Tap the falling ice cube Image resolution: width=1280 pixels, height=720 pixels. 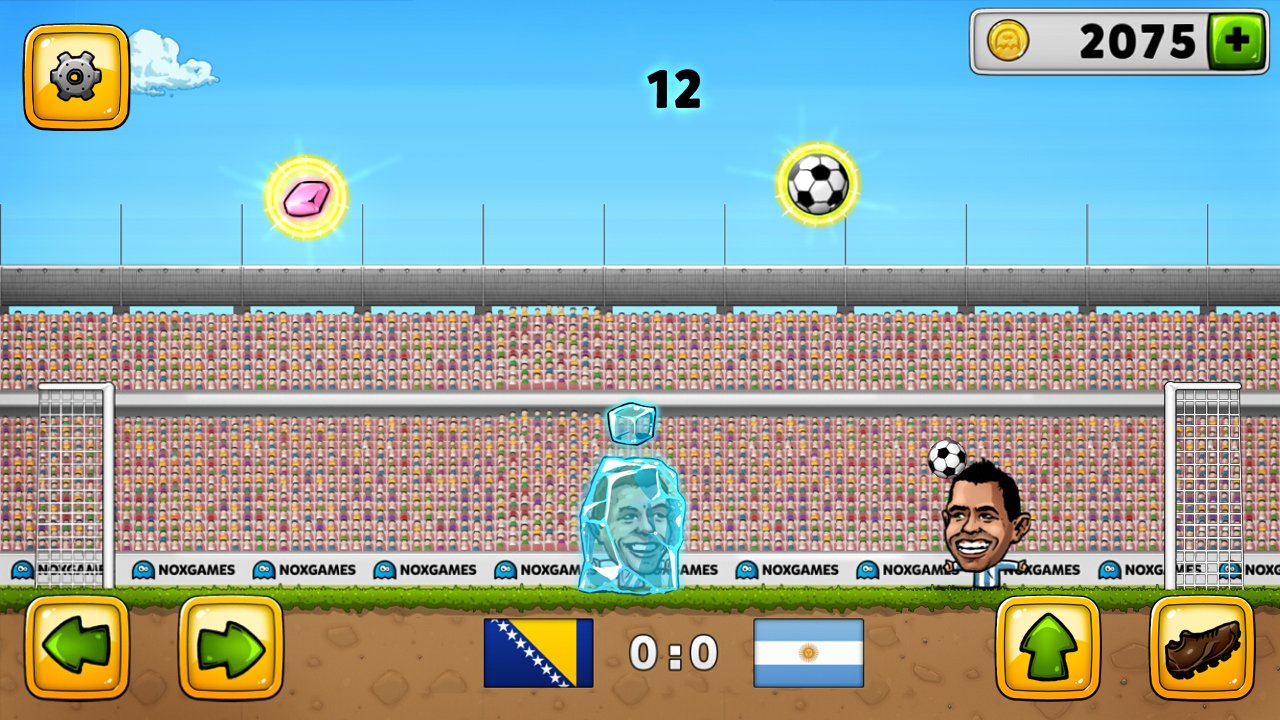pyautogui.click(x=633, y=421)
